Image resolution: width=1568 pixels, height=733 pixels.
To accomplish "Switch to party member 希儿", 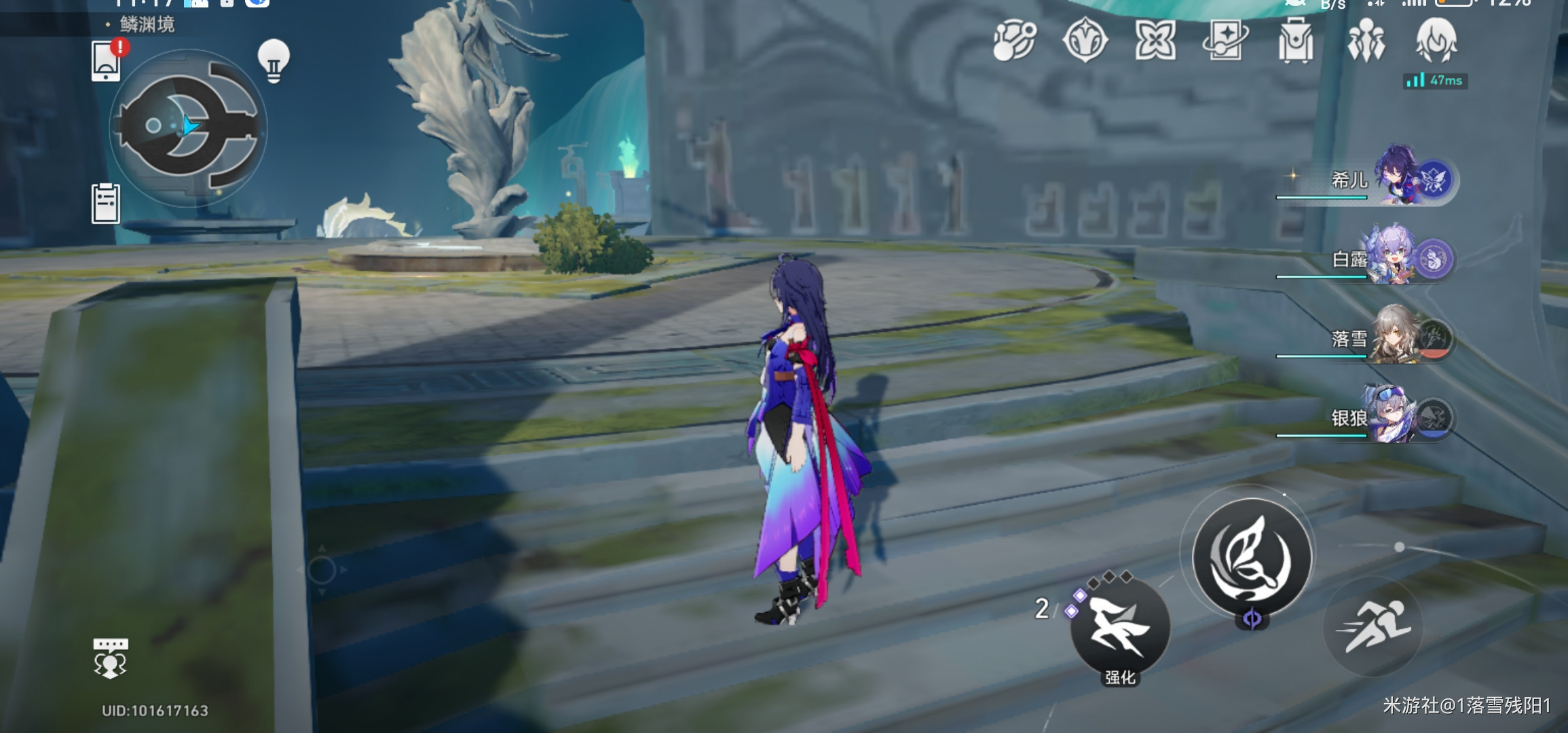I will click(x=1398, y=177).
